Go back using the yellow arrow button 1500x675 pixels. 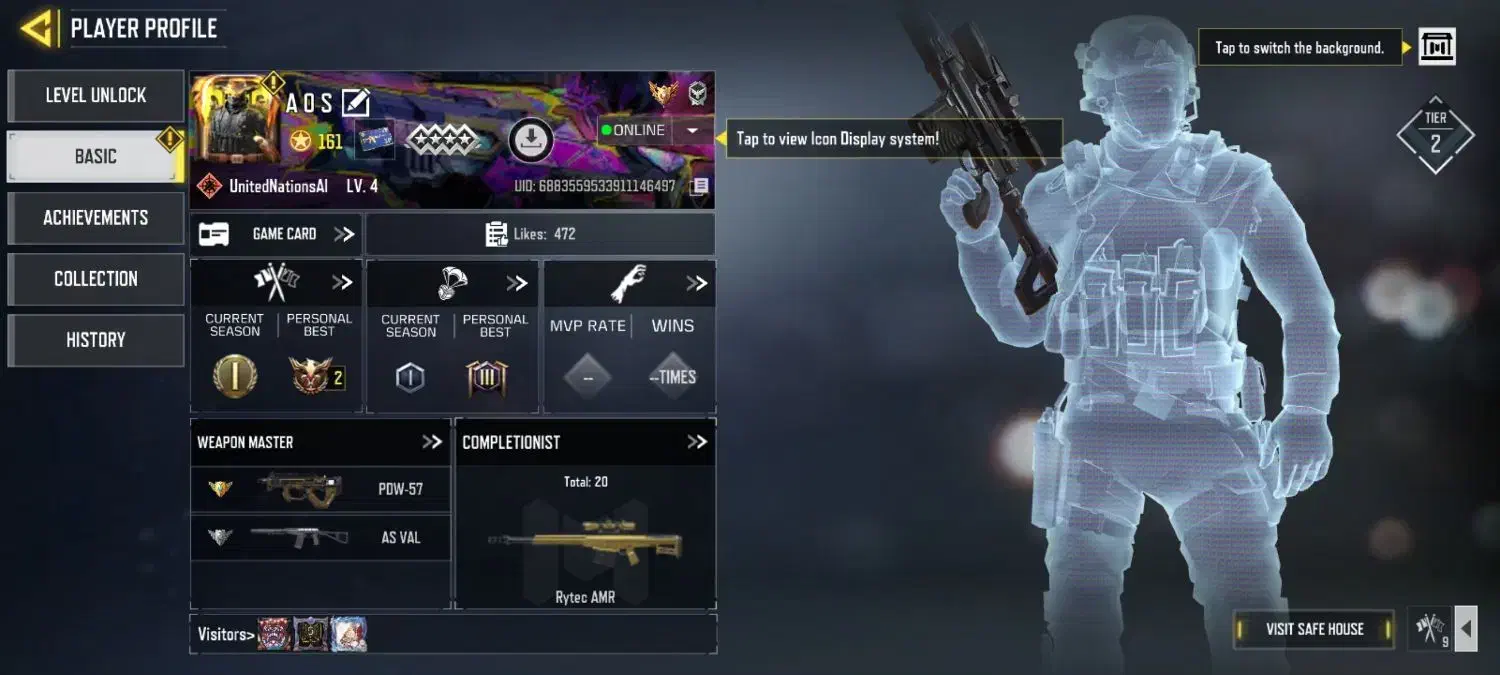(37, 28)
